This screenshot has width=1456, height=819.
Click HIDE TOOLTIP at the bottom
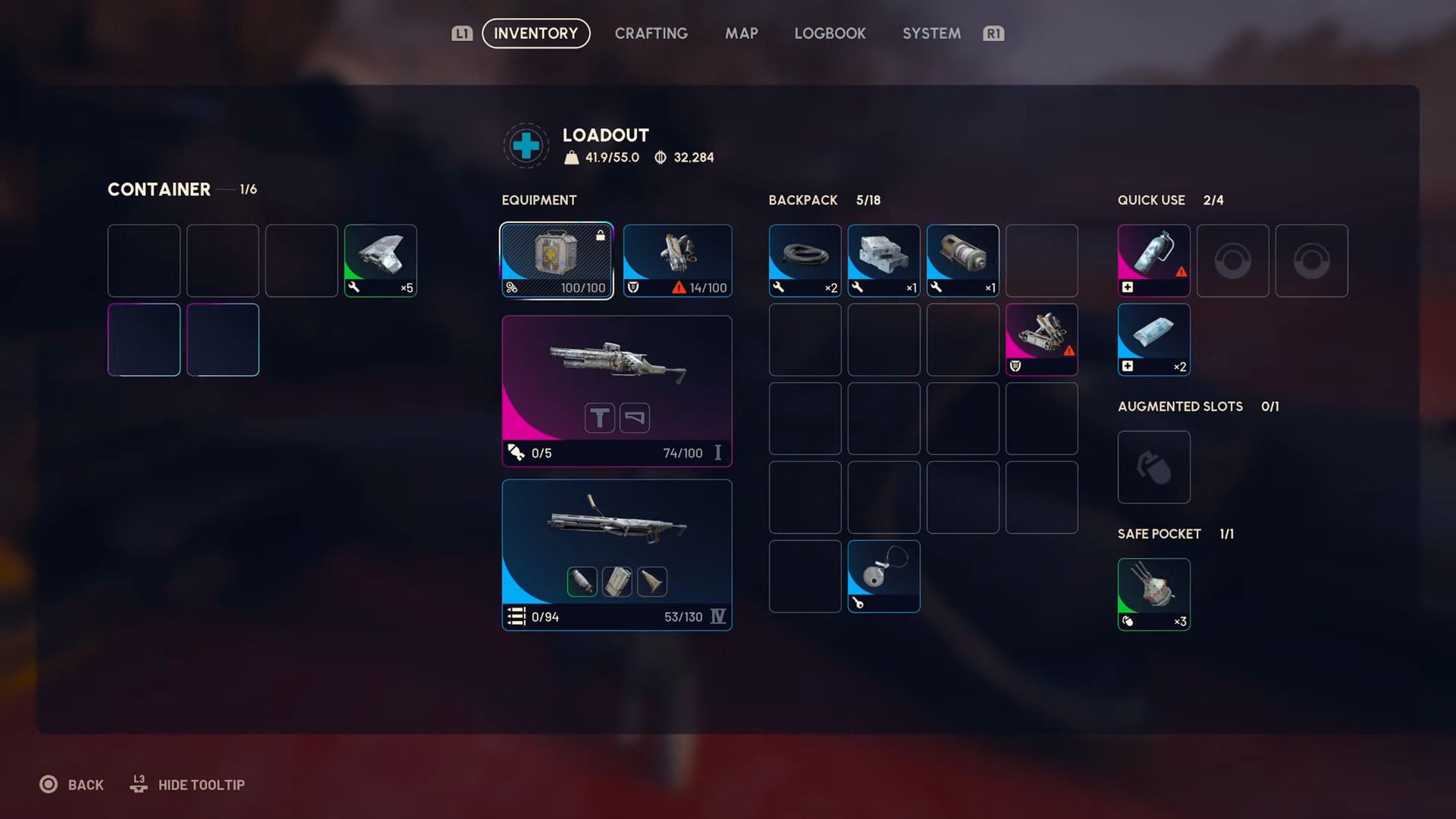click(201, 784)
